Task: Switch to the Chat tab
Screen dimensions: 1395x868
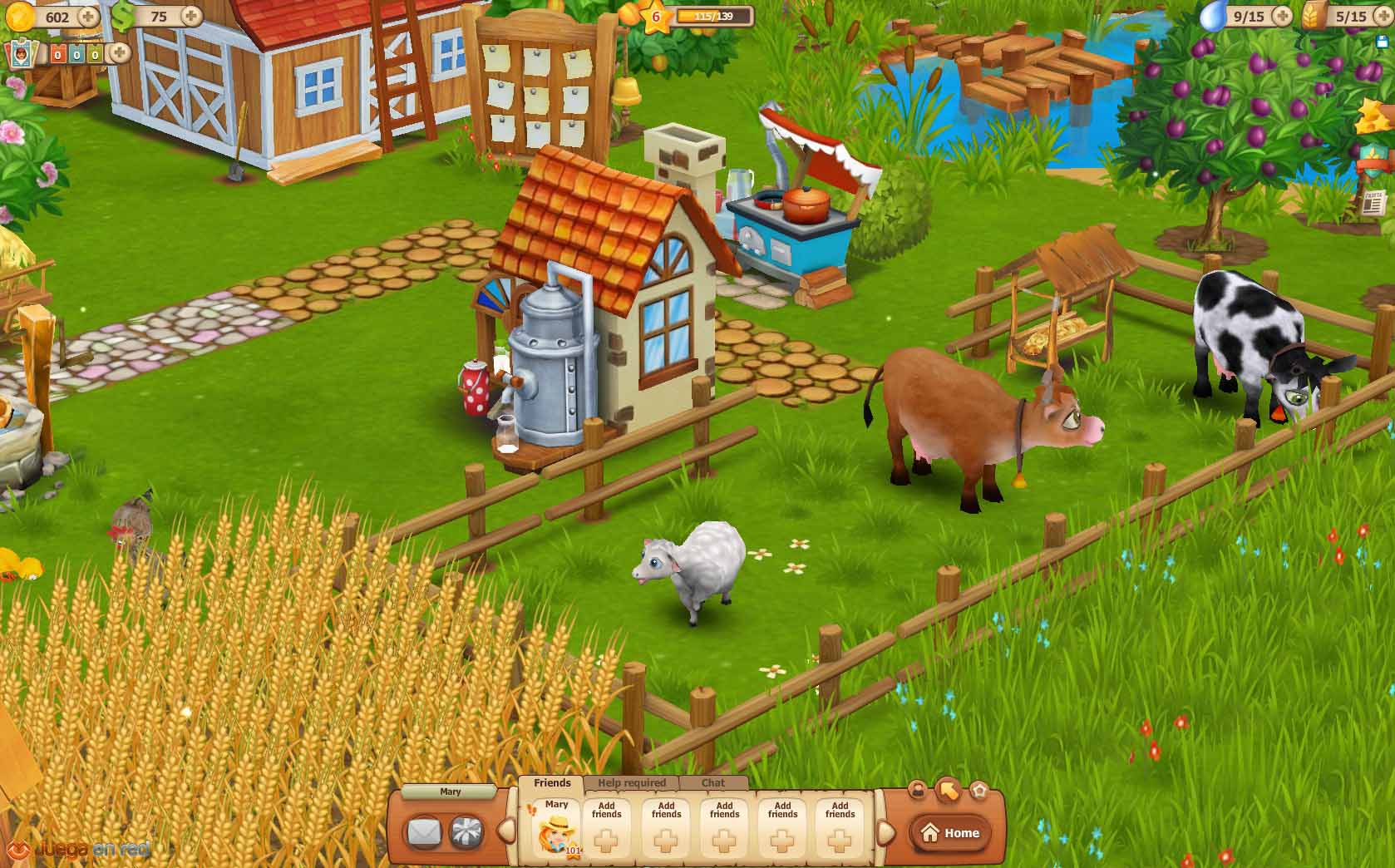Action: [713, 782]
